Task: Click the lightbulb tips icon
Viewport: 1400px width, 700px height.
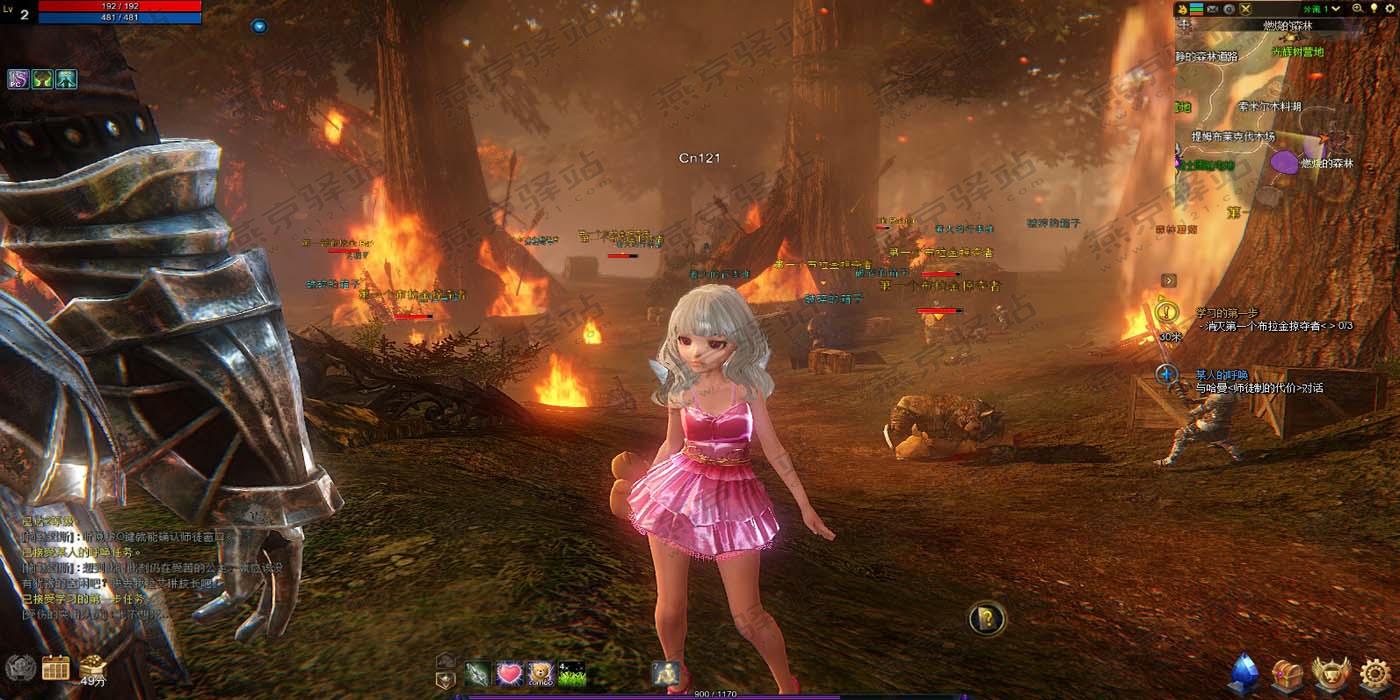Action: tap(1374, 9)
